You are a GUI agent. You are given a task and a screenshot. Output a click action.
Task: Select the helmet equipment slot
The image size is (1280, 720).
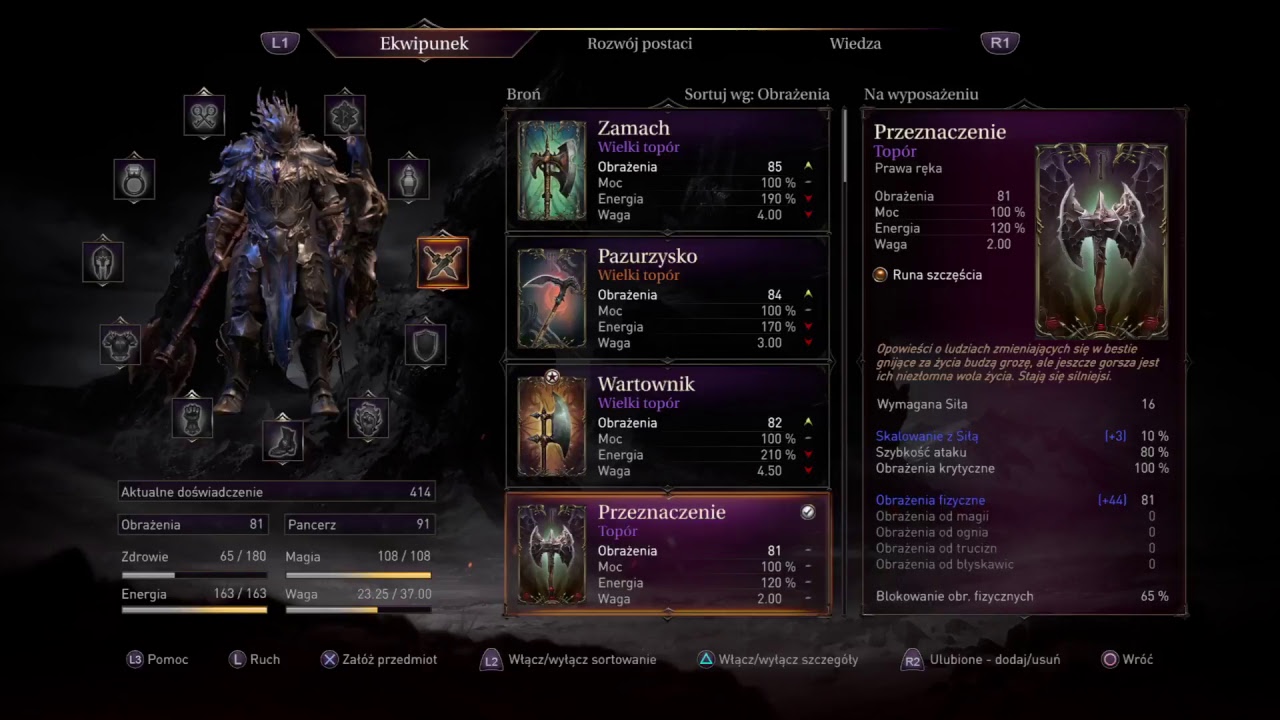point(103,262)
